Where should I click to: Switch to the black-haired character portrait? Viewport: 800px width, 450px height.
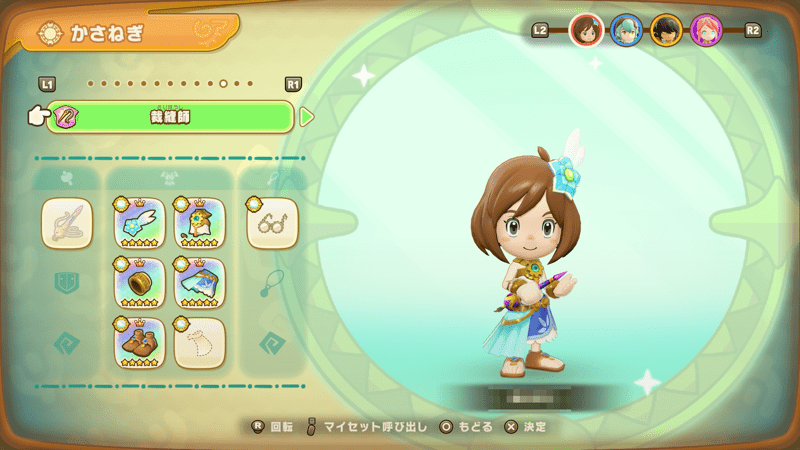[666, 30]
